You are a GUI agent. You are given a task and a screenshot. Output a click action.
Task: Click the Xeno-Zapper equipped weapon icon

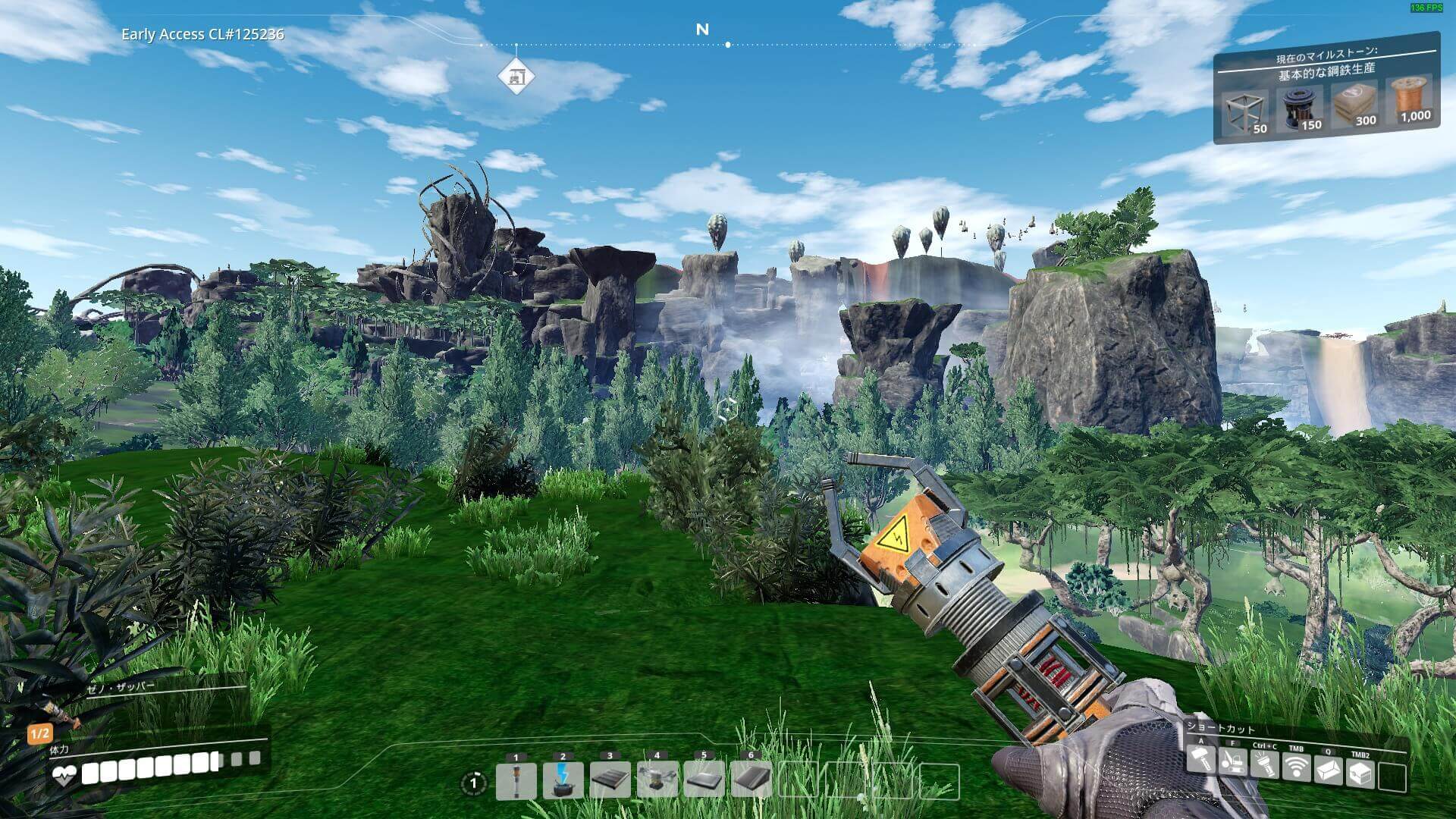click(x=59, y=712)
